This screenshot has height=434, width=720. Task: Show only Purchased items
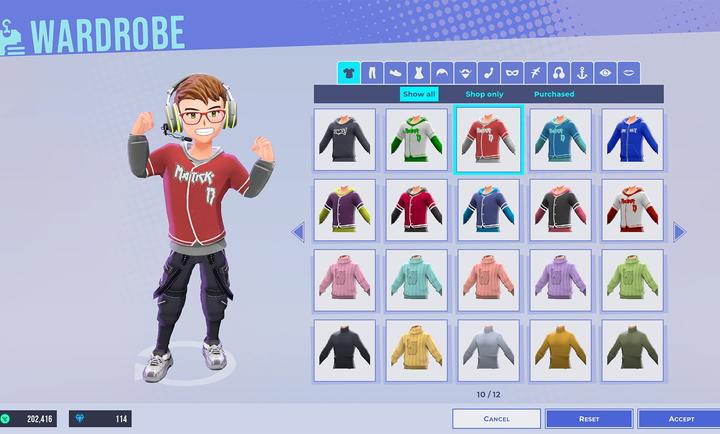(554, 94)
